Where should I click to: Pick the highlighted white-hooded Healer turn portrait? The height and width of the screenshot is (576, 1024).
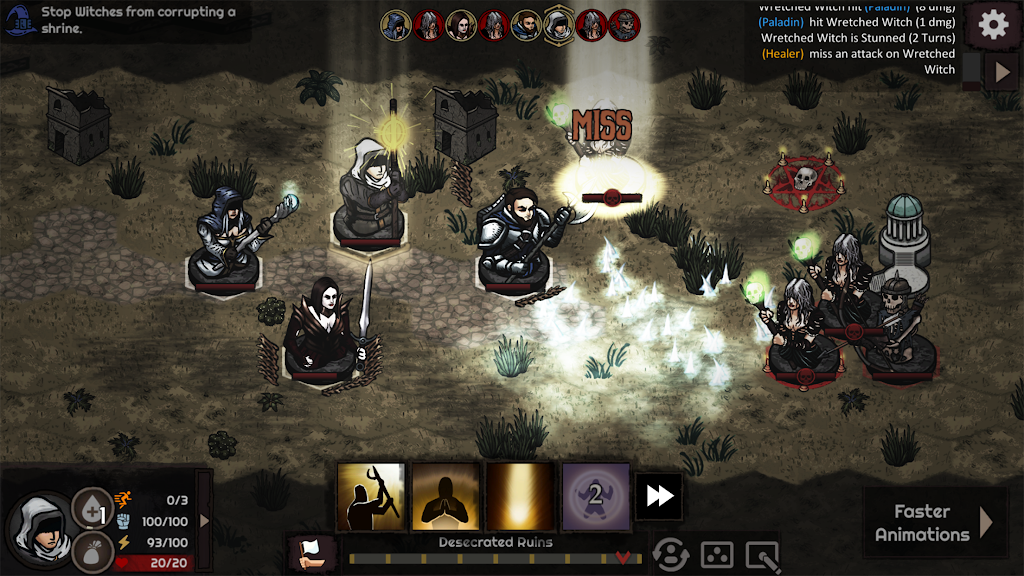(x=560, y=25)
